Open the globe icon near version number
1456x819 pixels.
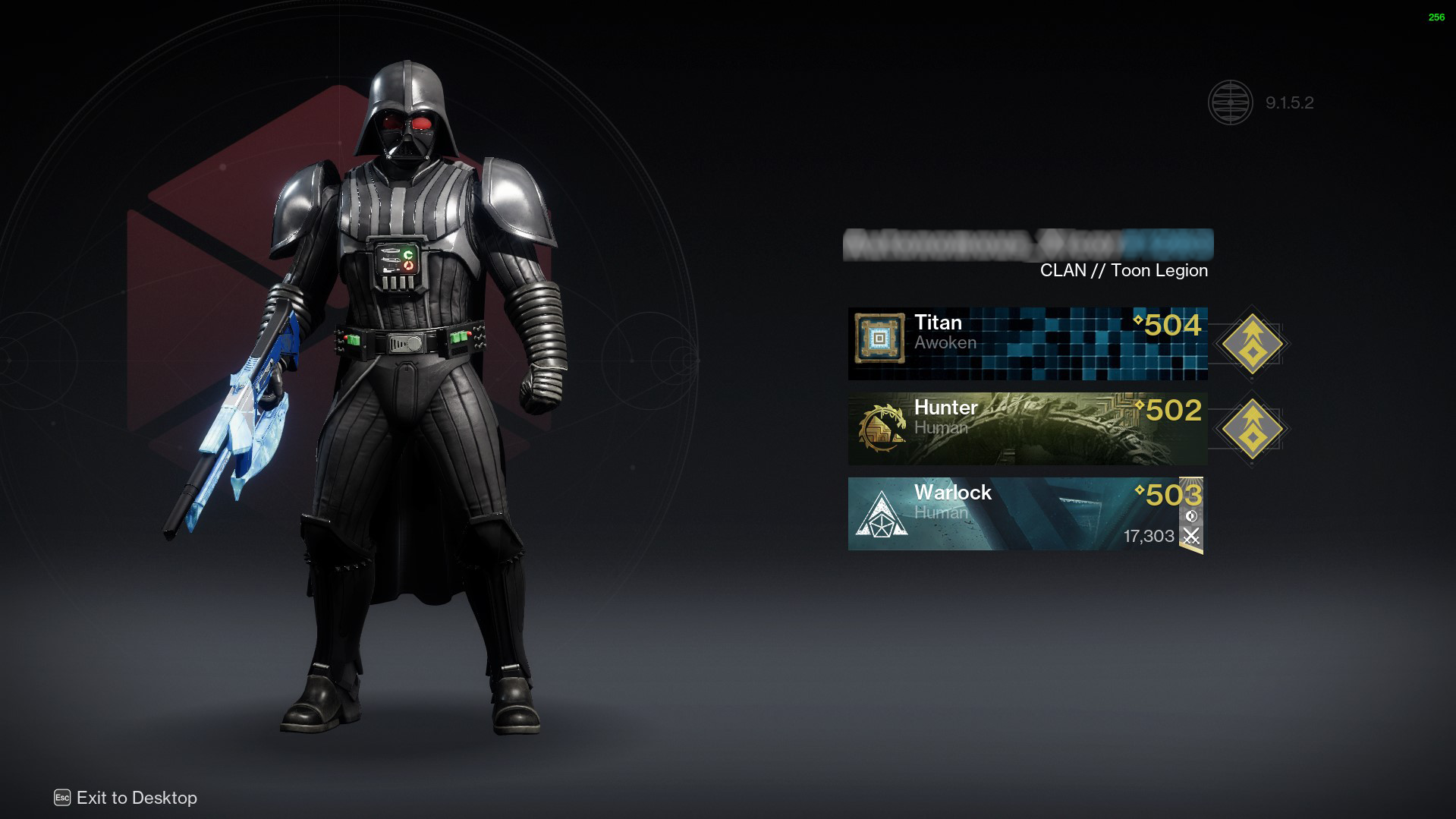[x=1230, y=102]
